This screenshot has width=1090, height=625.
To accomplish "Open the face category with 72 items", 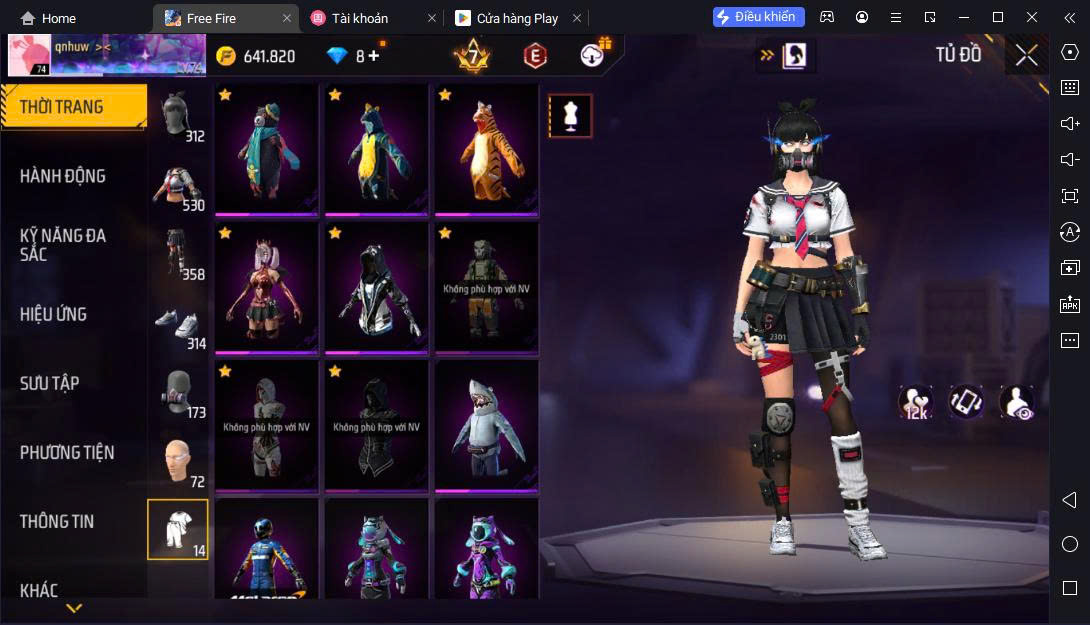I will 178,464.
